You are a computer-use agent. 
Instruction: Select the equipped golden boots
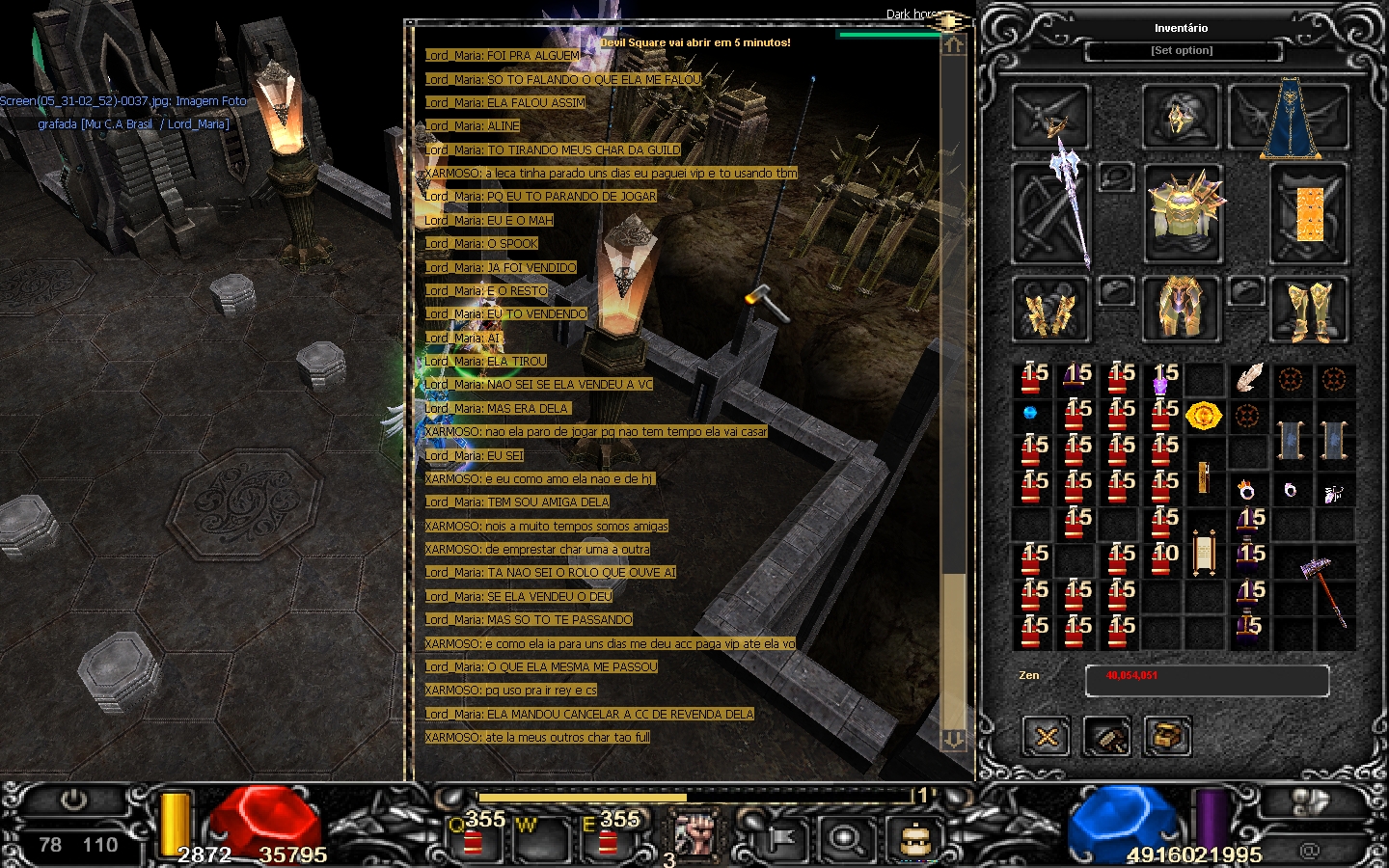tap(1308, 311)
